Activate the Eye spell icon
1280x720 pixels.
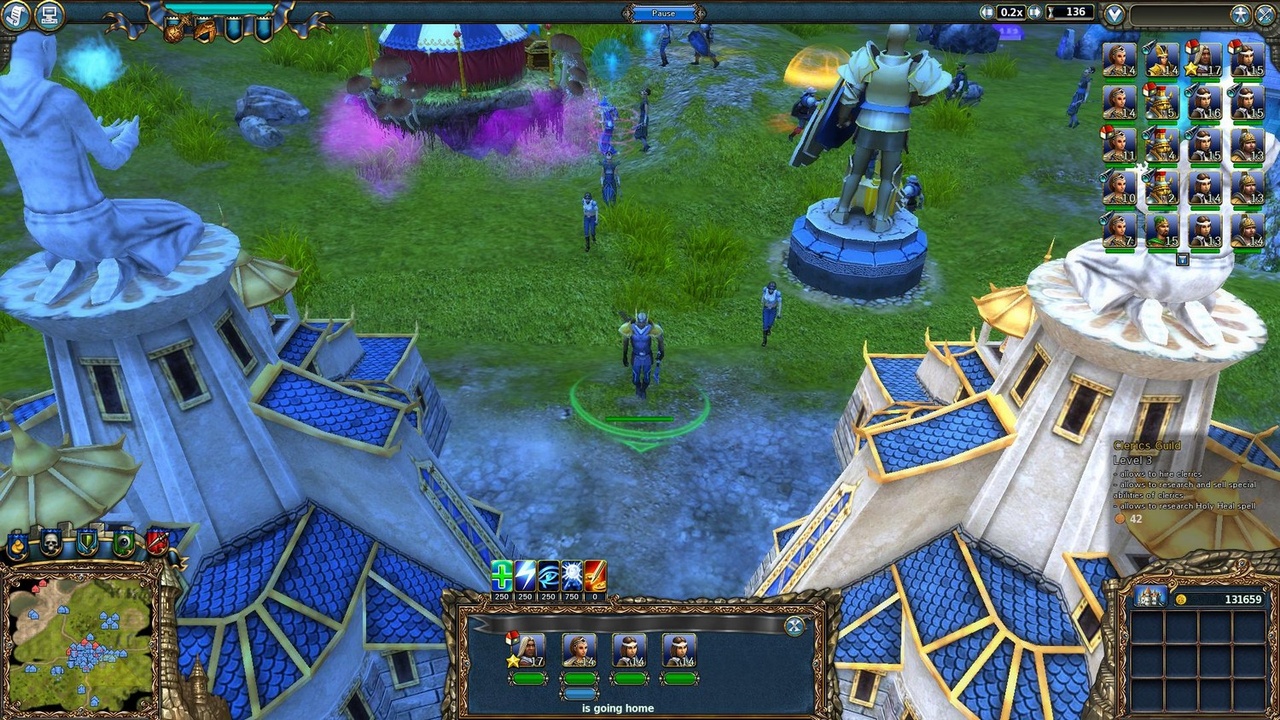click(547, 577)
